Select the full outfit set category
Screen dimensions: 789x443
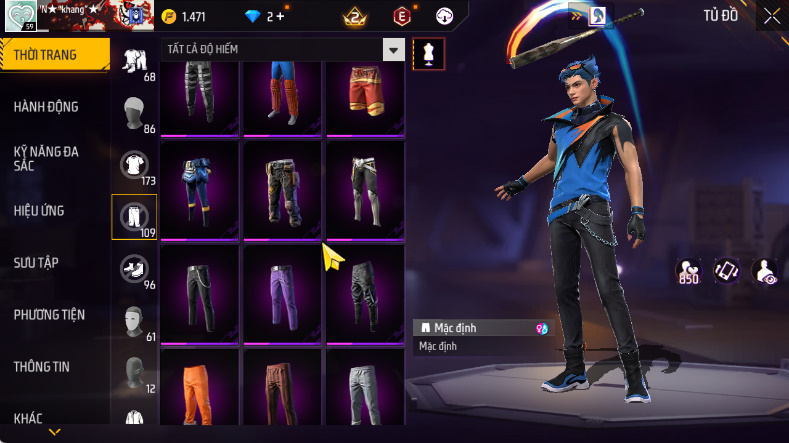[134, 61]
